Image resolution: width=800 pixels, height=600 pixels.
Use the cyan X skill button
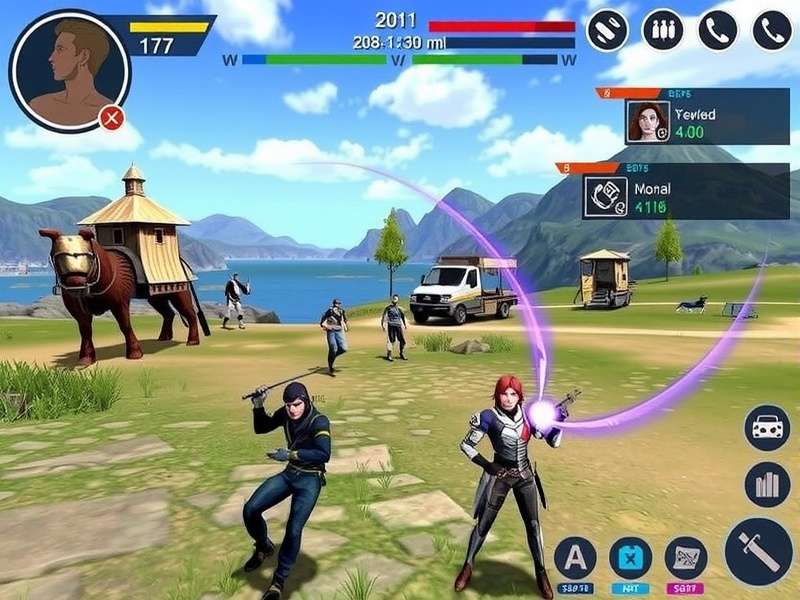(x=631, y=557)
